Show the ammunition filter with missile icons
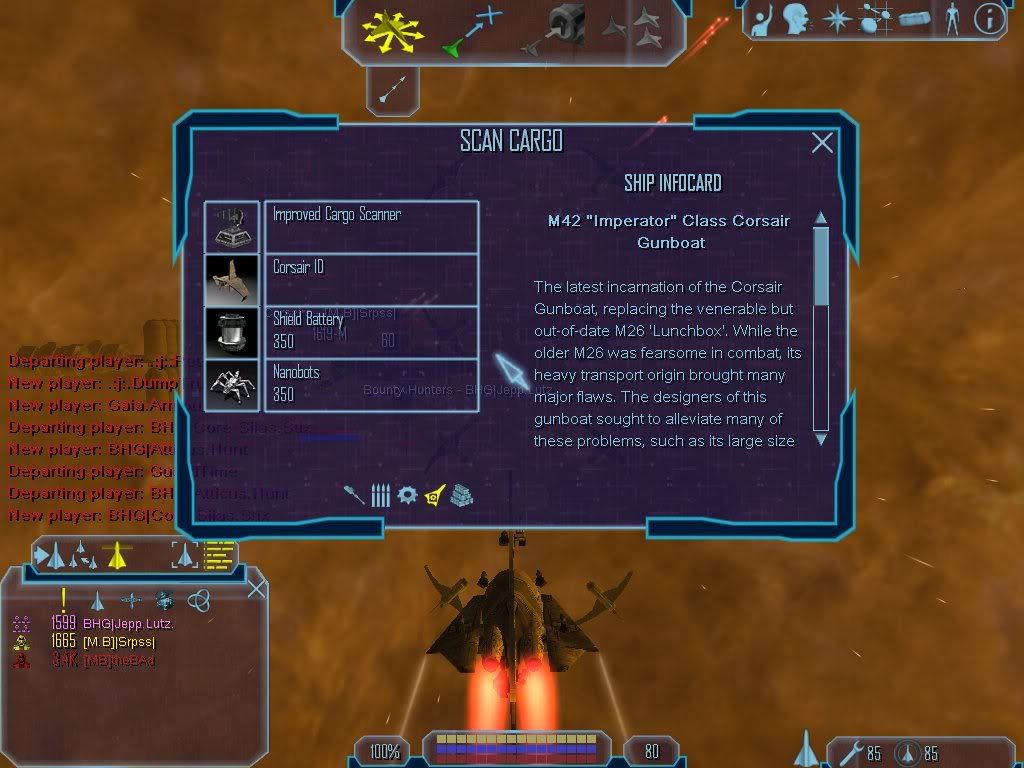 click(x=380, y=495)
